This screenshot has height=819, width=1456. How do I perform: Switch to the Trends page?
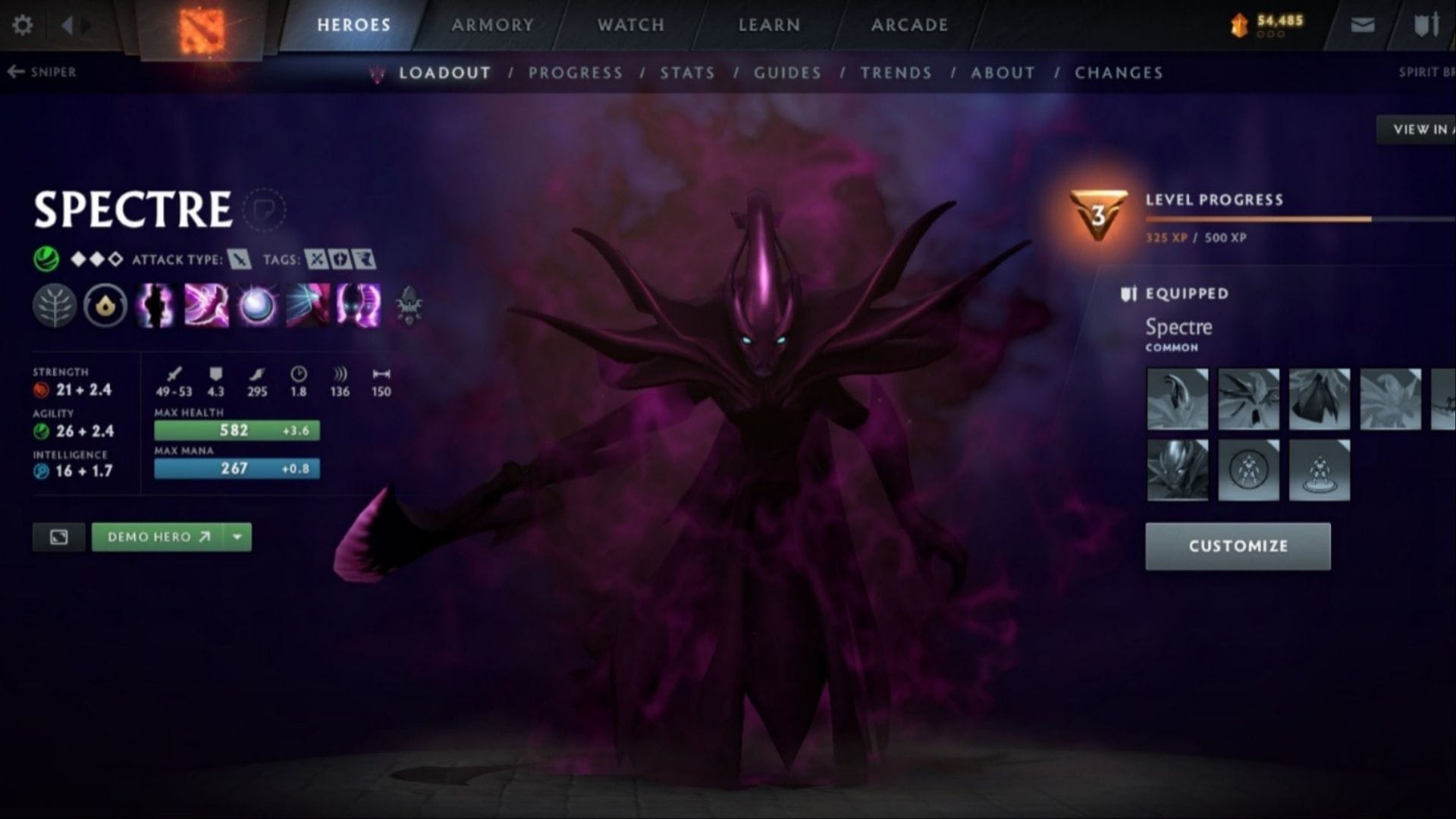pos(896,73)
